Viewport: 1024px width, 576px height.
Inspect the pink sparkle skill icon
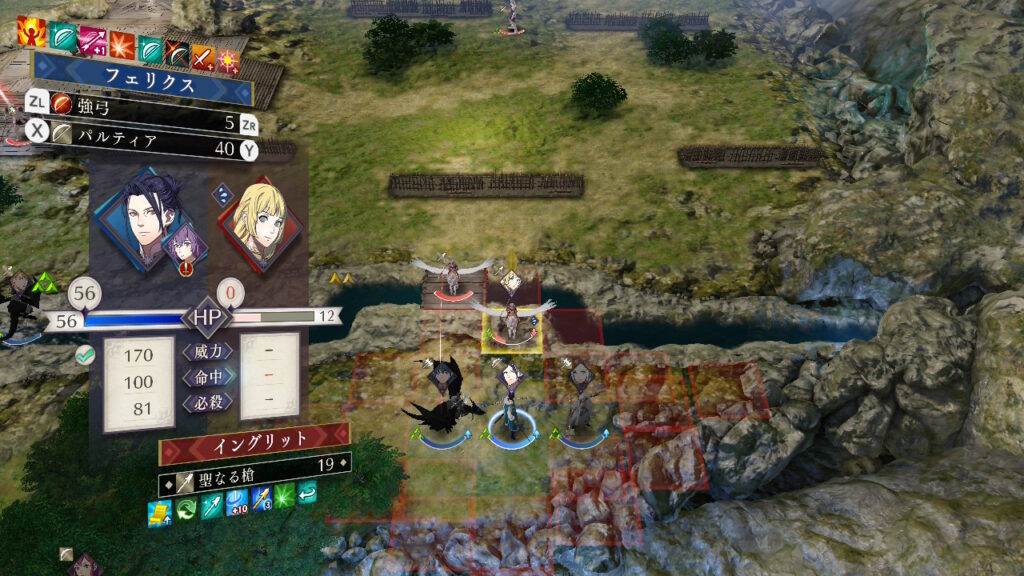click(229, 62)
